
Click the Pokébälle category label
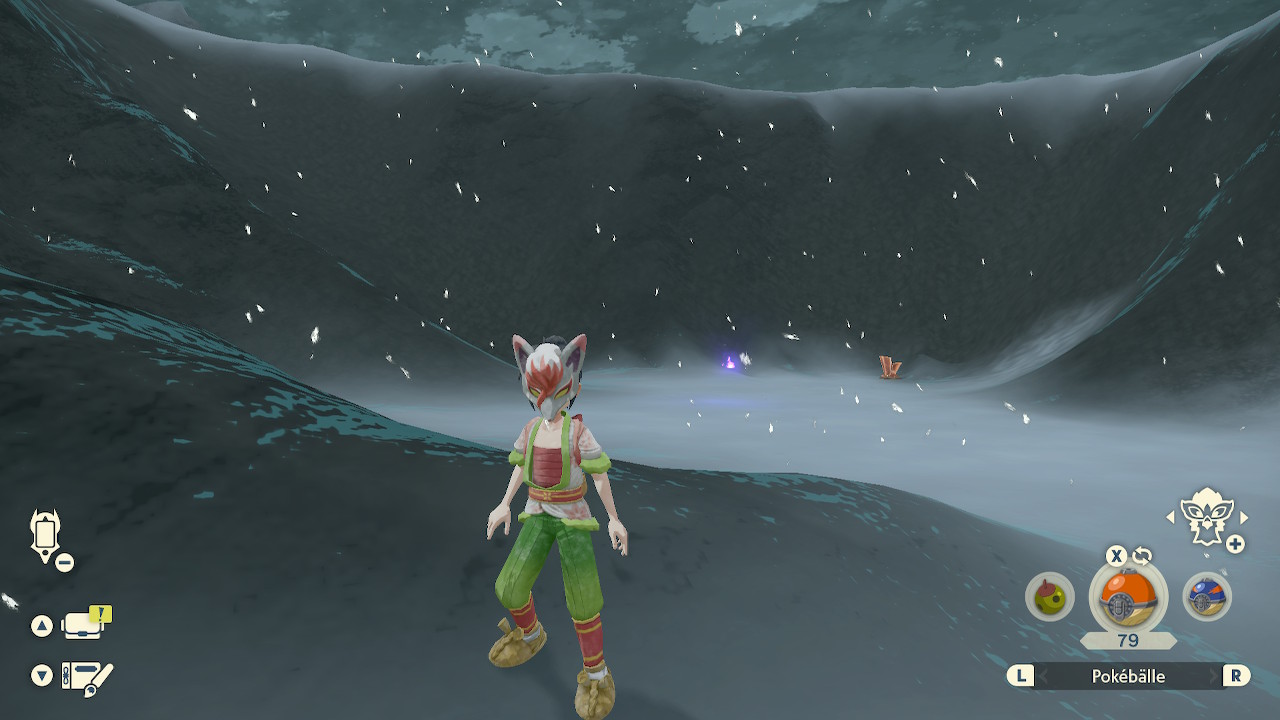pyautogui.click(x=1128, y=676)
